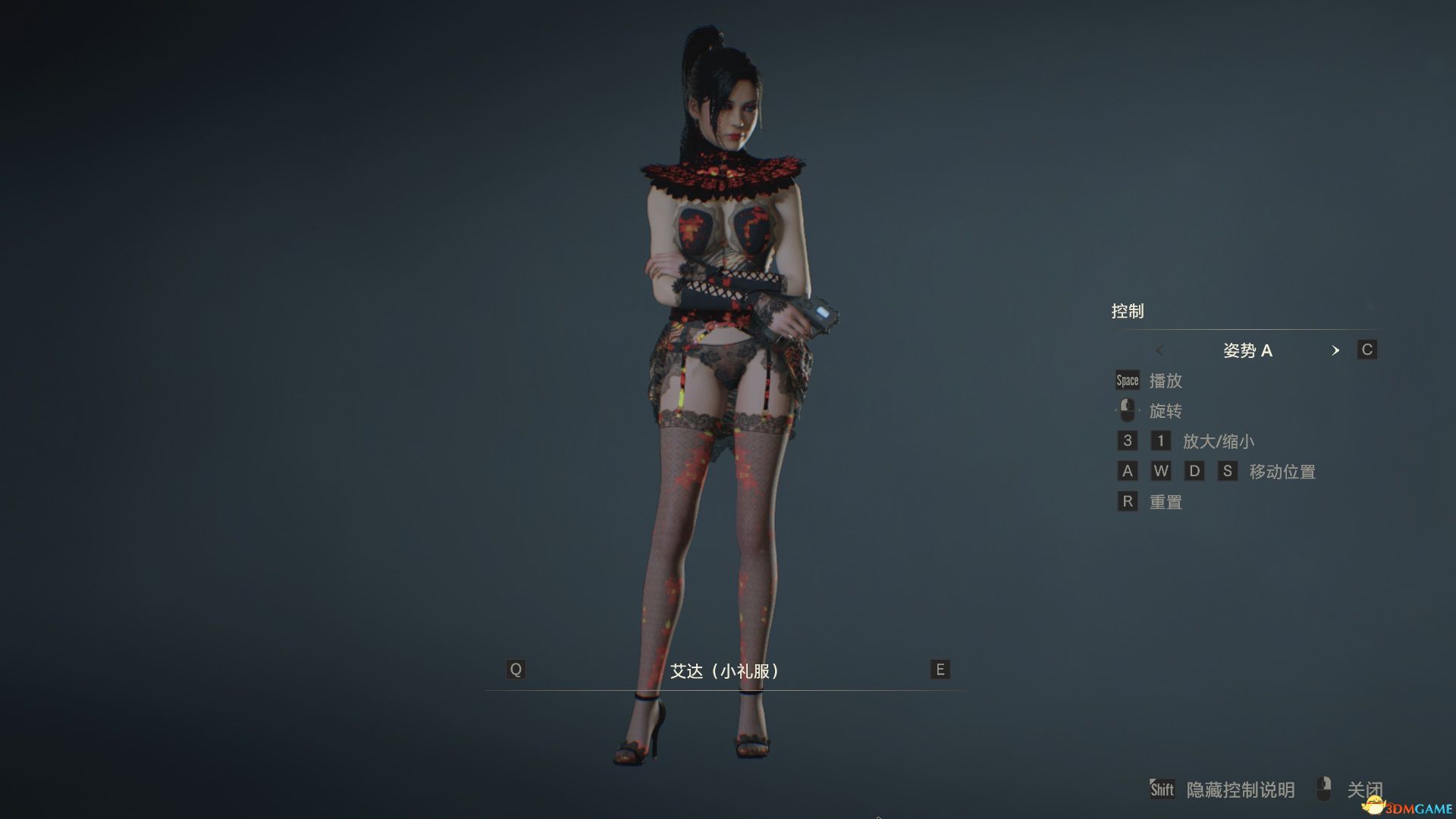Screen dimensions: 1456x819
Task: Click the mouse icon next to 旋转
Action: [x=1127, y=410]
